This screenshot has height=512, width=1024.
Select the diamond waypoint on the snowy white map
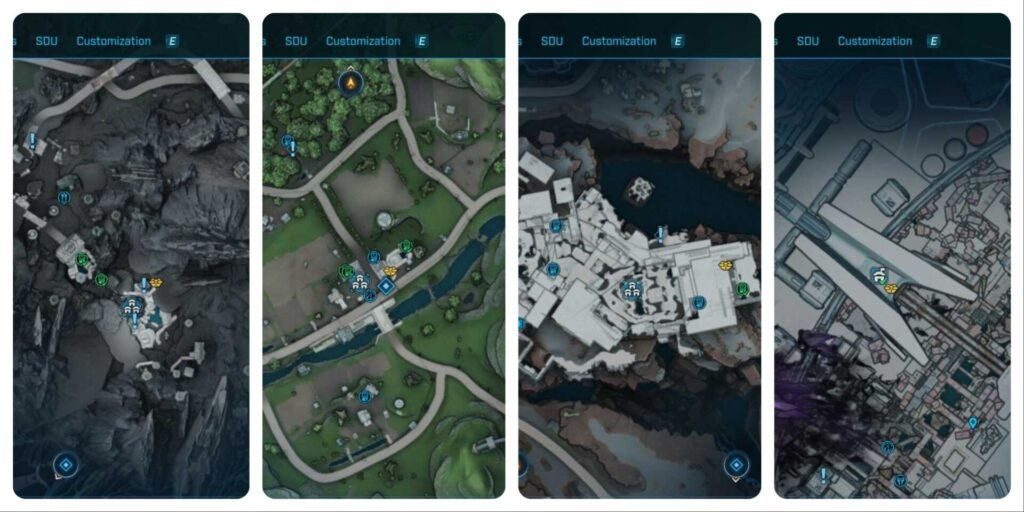(x=736, y=464)
